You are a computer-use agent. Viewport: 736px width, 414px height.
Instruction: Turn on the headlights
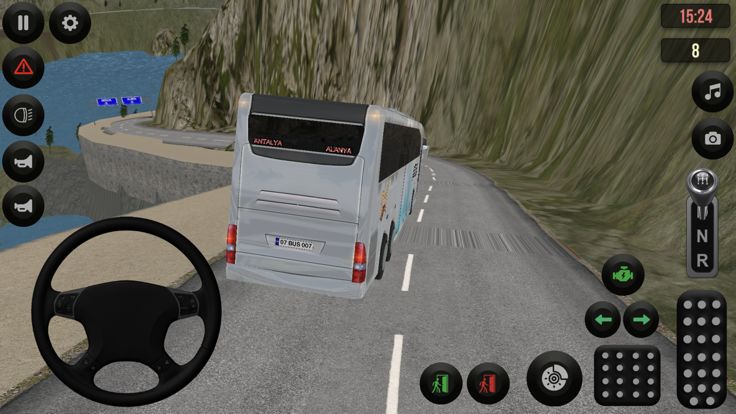pos(23,115)
